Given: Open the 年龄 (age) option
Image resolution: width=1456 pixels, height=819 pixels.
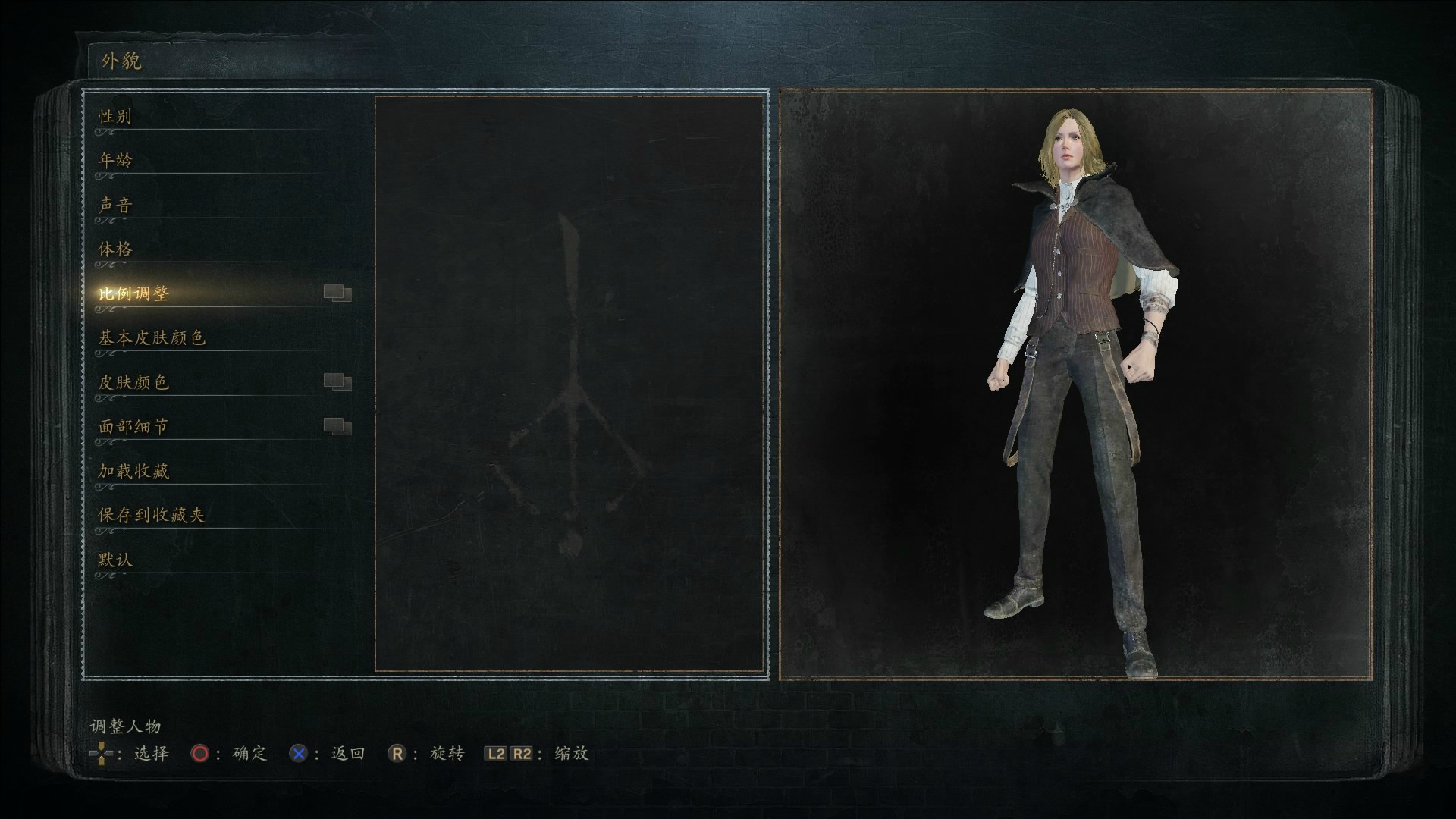Looking at the screenshot, I should (115, 160).
